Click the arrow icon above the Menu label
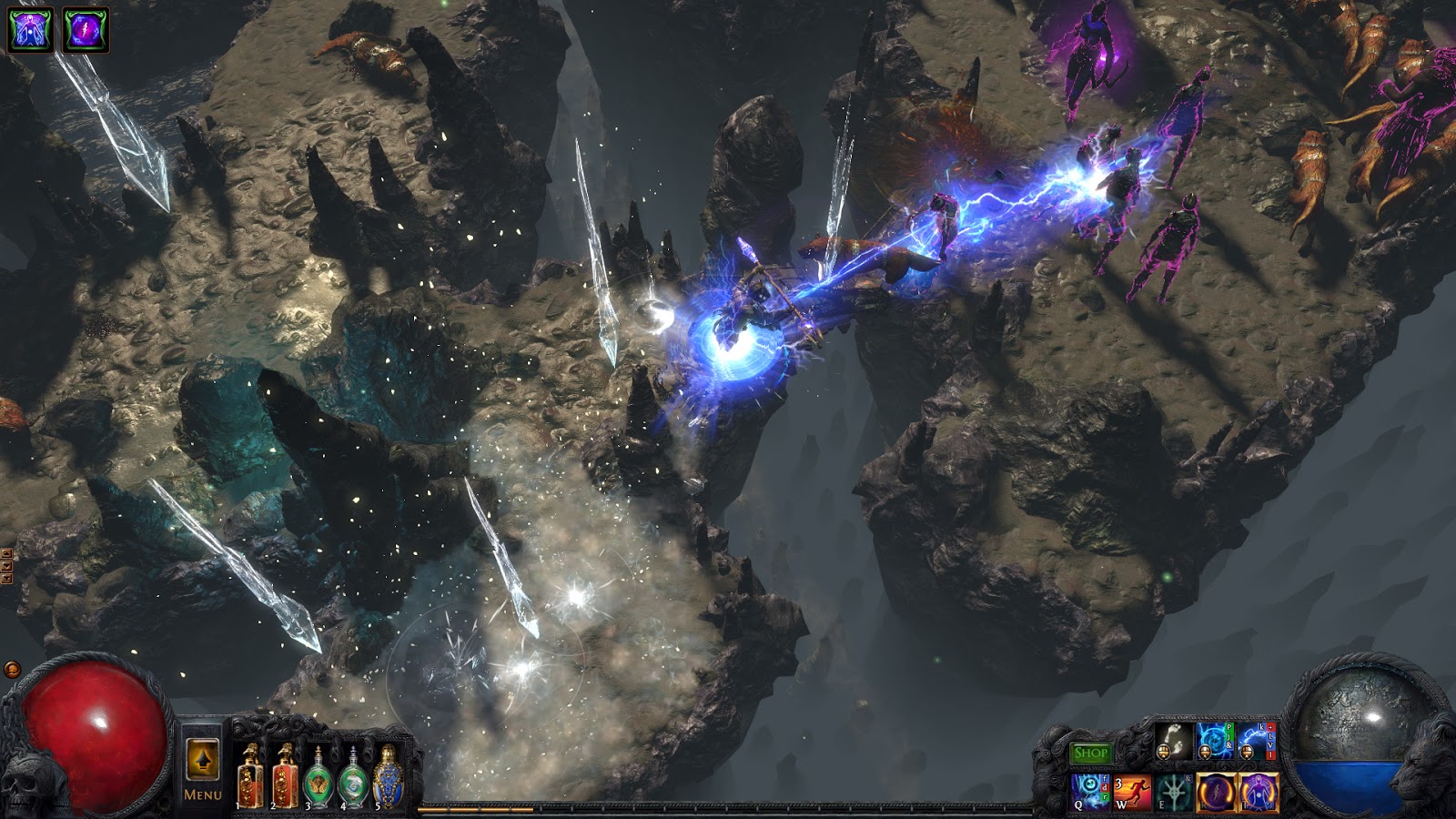The height and width of the screenshot is (819, 1456). (x=204, y=758)
